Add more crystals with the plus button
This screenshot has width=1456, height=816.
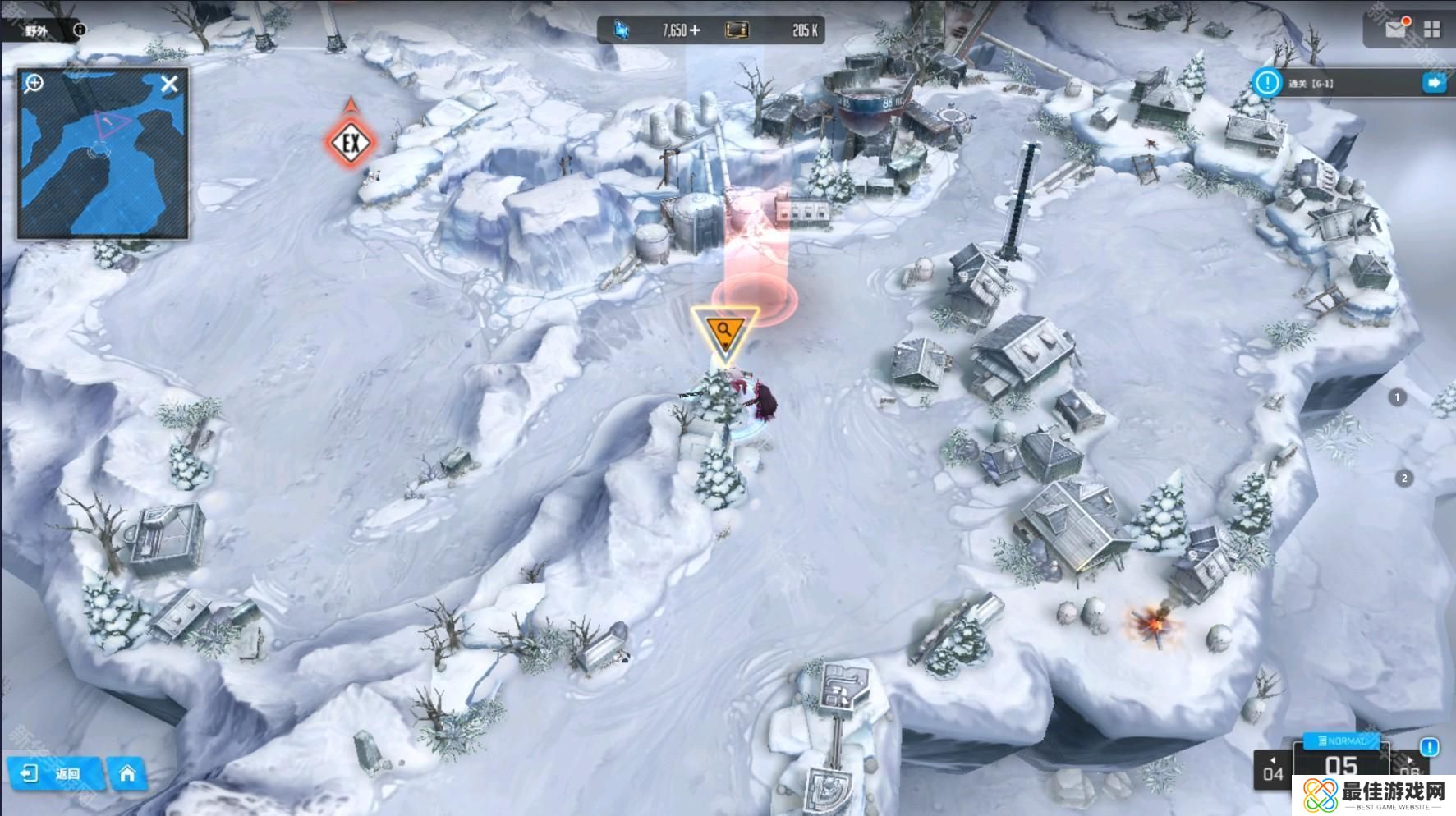pyautogui.click(x=696, y=30)
